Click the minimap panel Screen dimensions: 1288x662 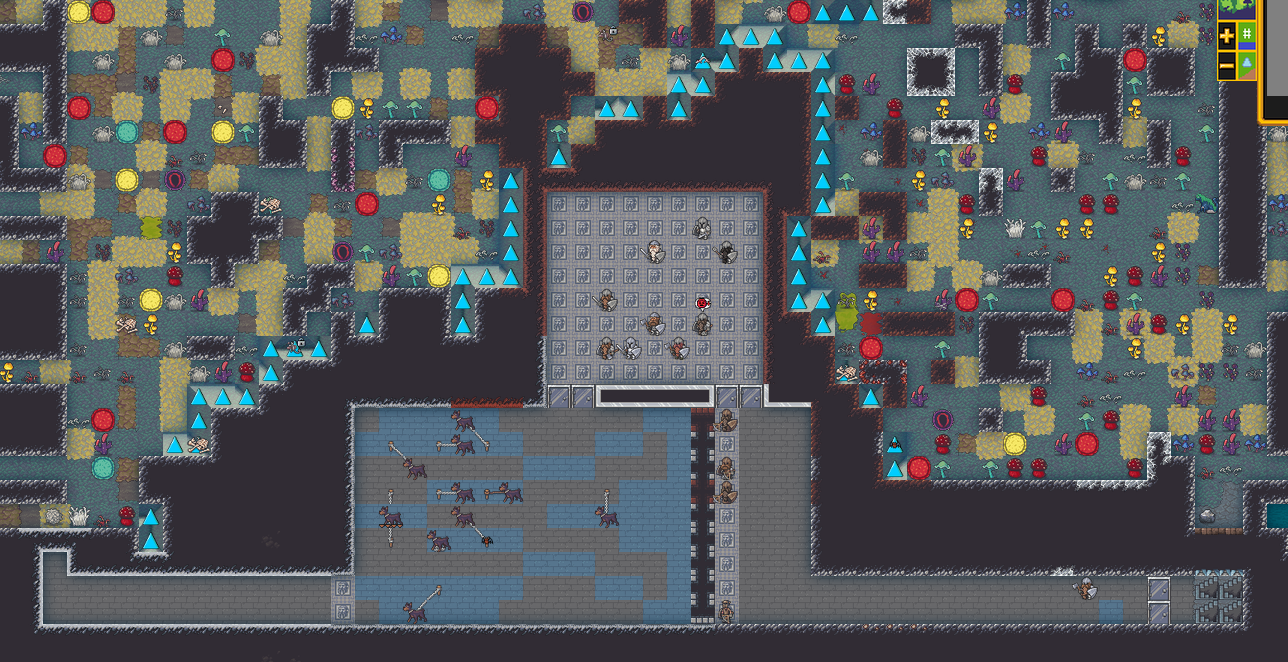[x=1276, y=60]
